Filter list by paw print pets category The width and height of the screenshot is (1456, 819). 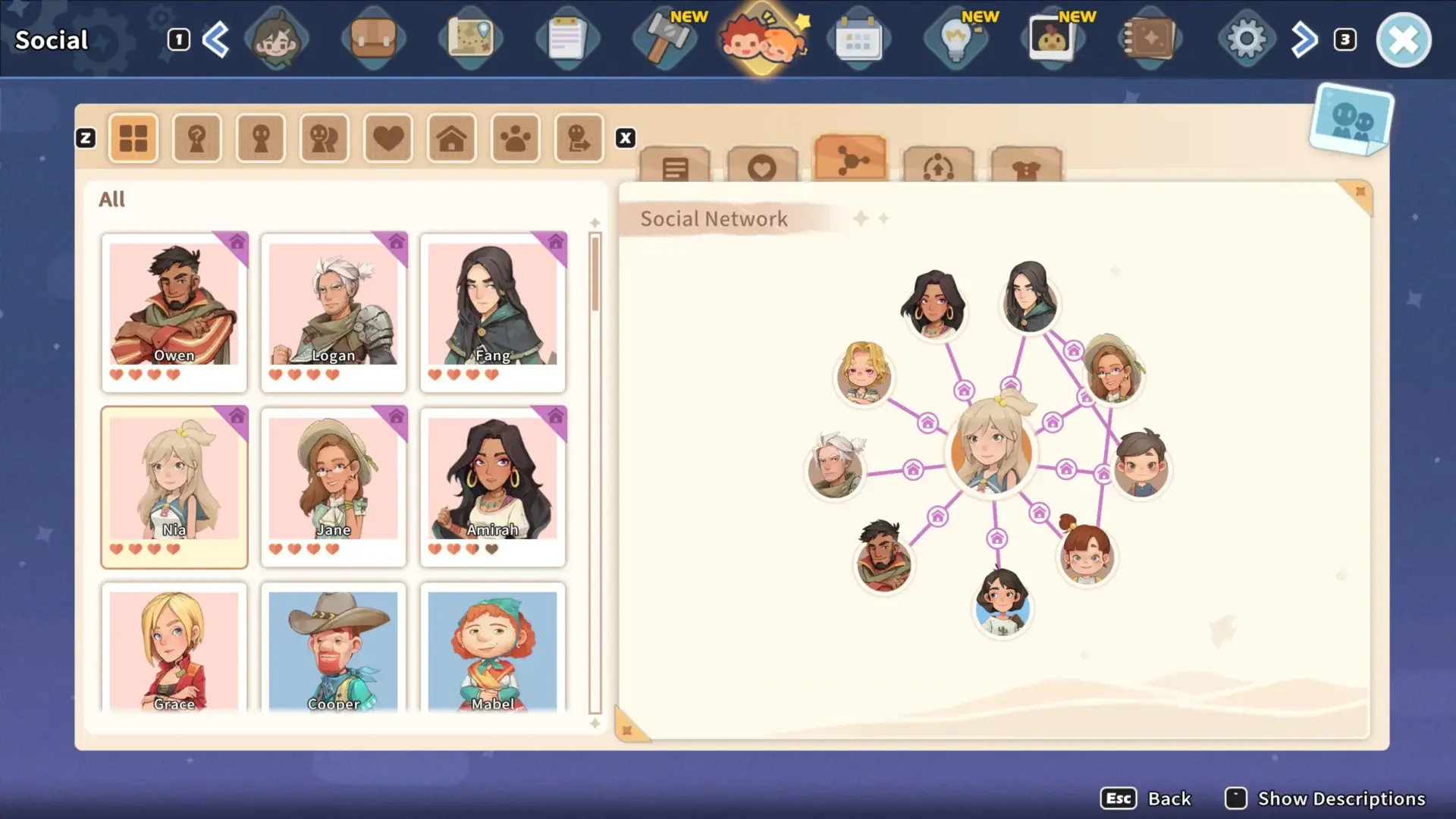516,139
